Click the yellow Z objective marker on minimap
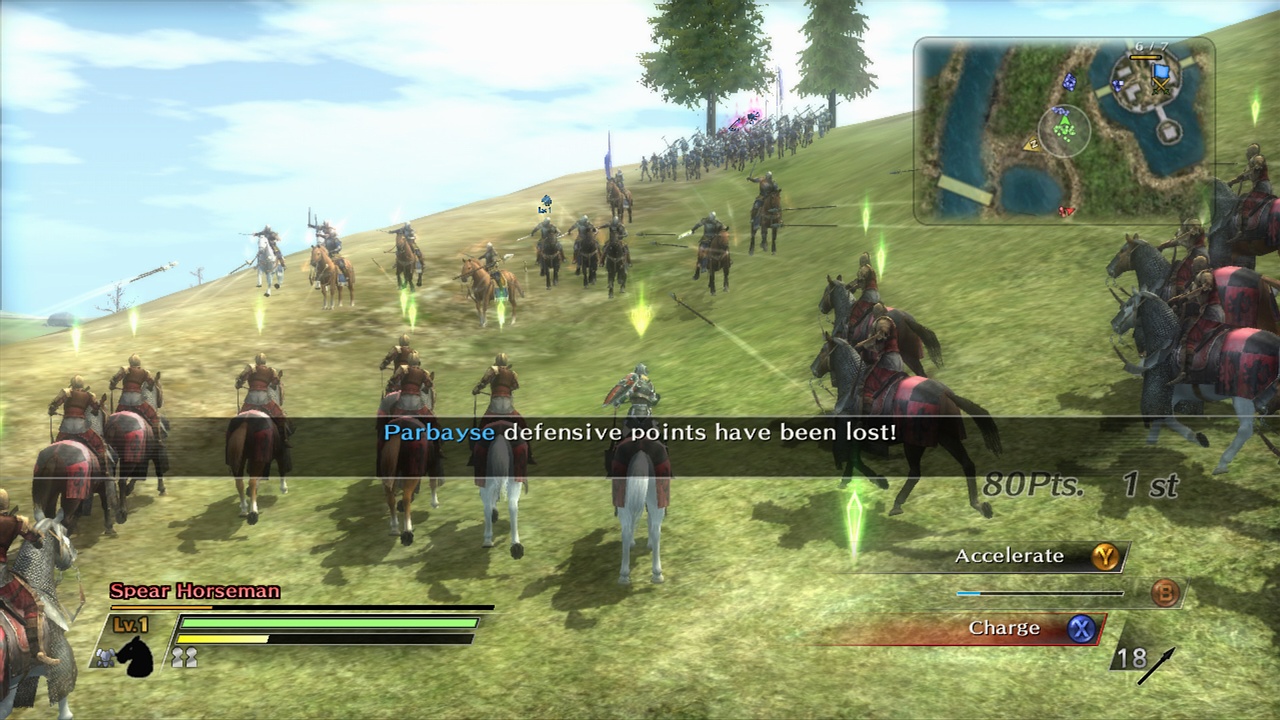 pos(1034,144)
